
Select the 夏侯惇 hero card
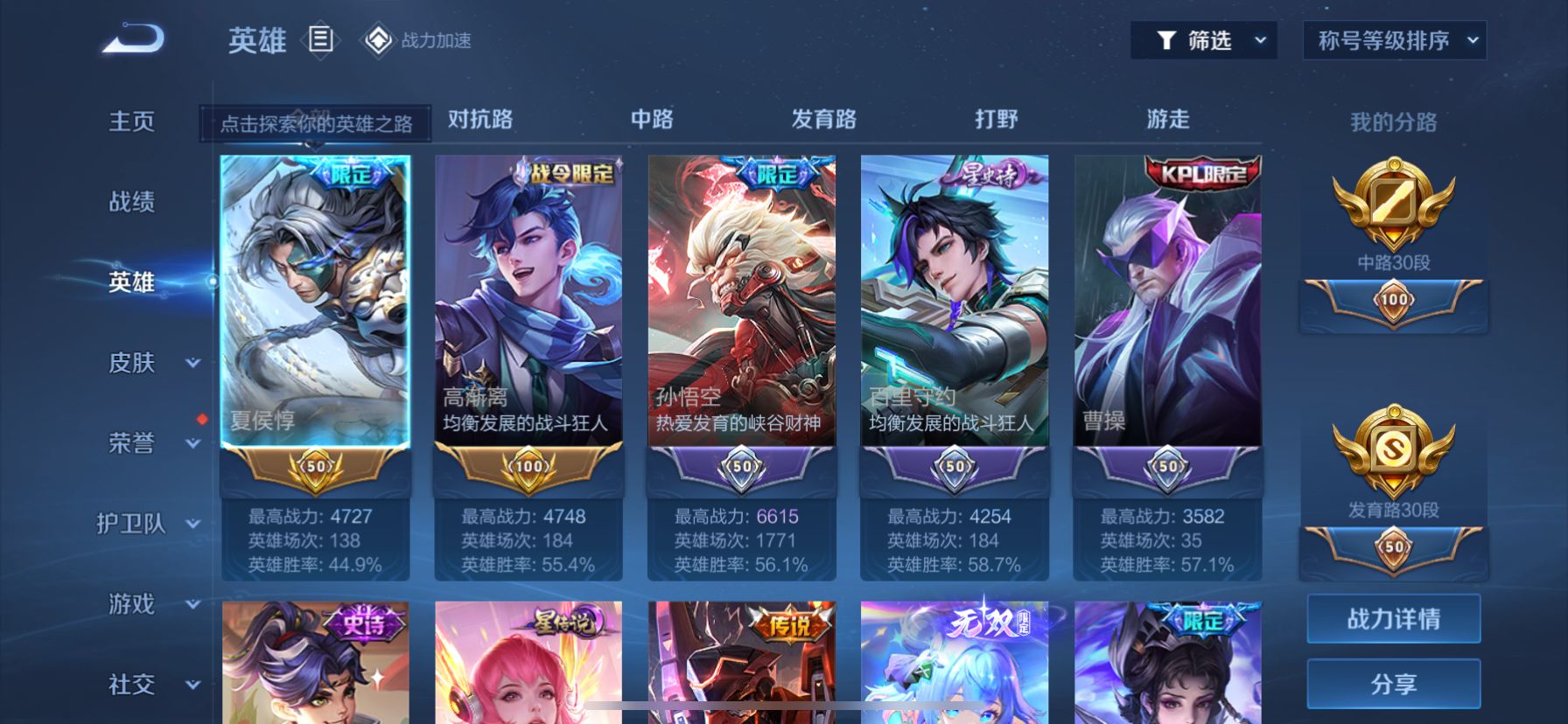(315, 302)
